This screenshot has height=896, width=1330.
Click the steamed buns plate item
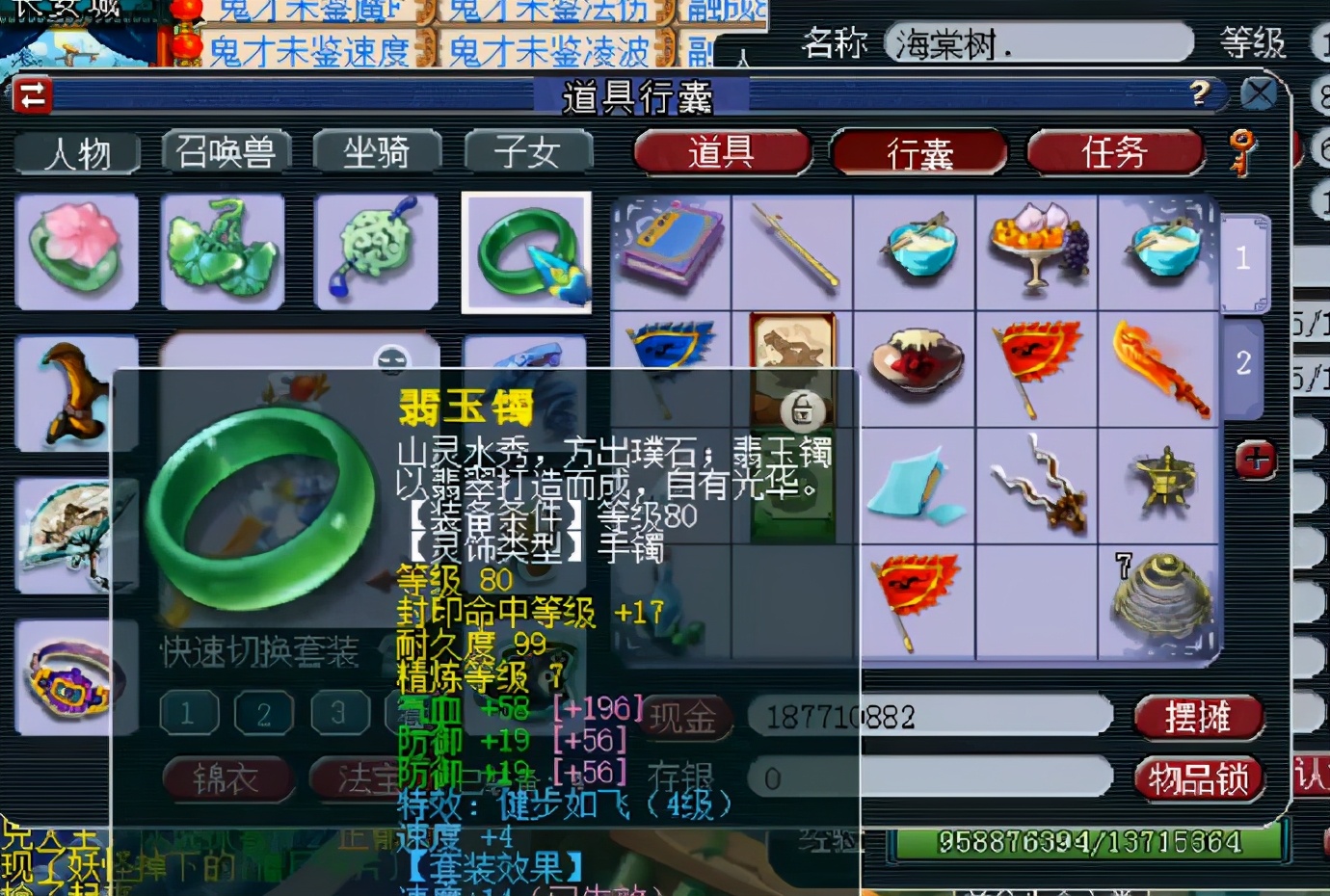(1036, 249)
